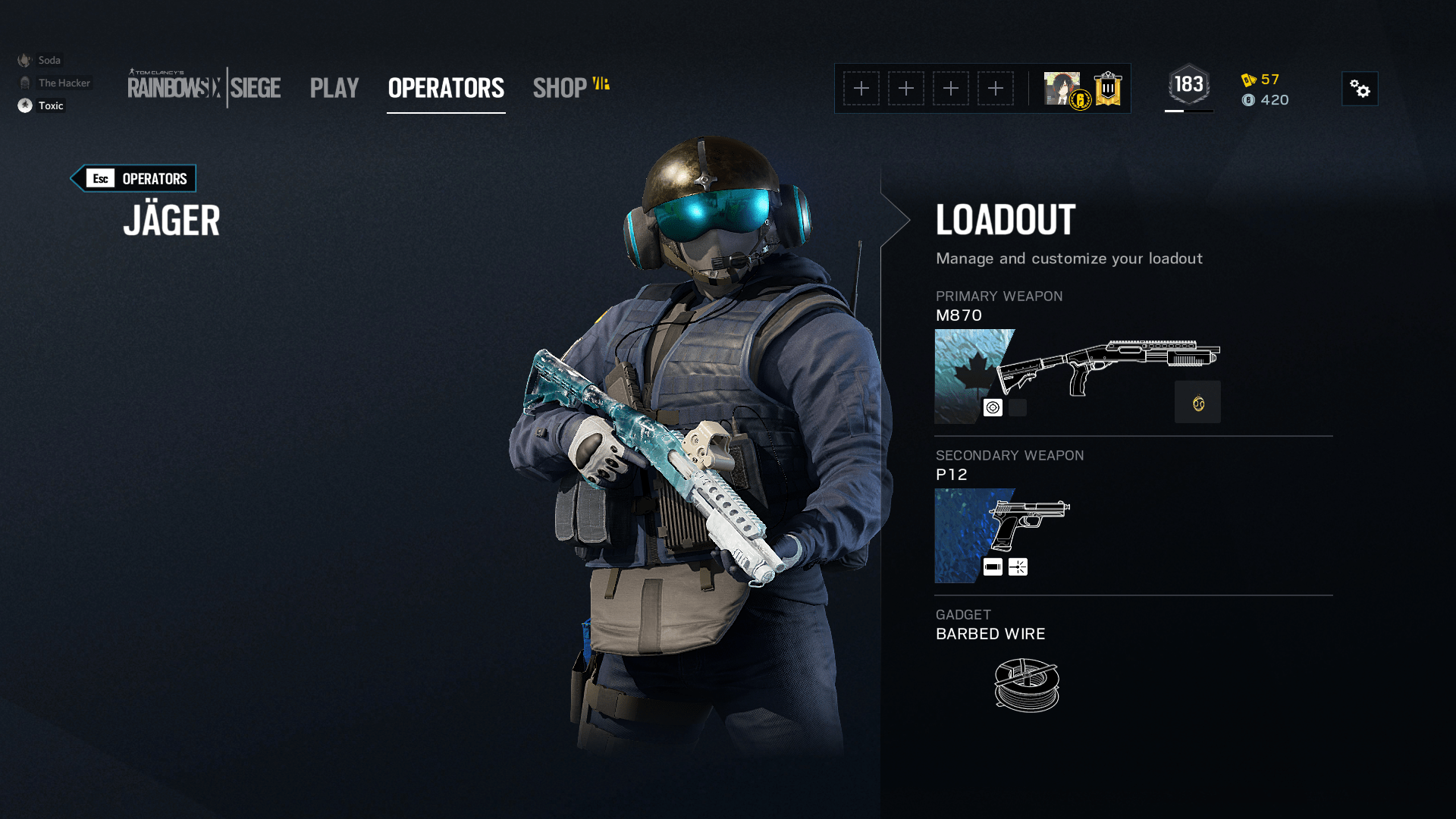
Task: Open the fourth empty squad invite slot
Action: (x=996, y=88)
